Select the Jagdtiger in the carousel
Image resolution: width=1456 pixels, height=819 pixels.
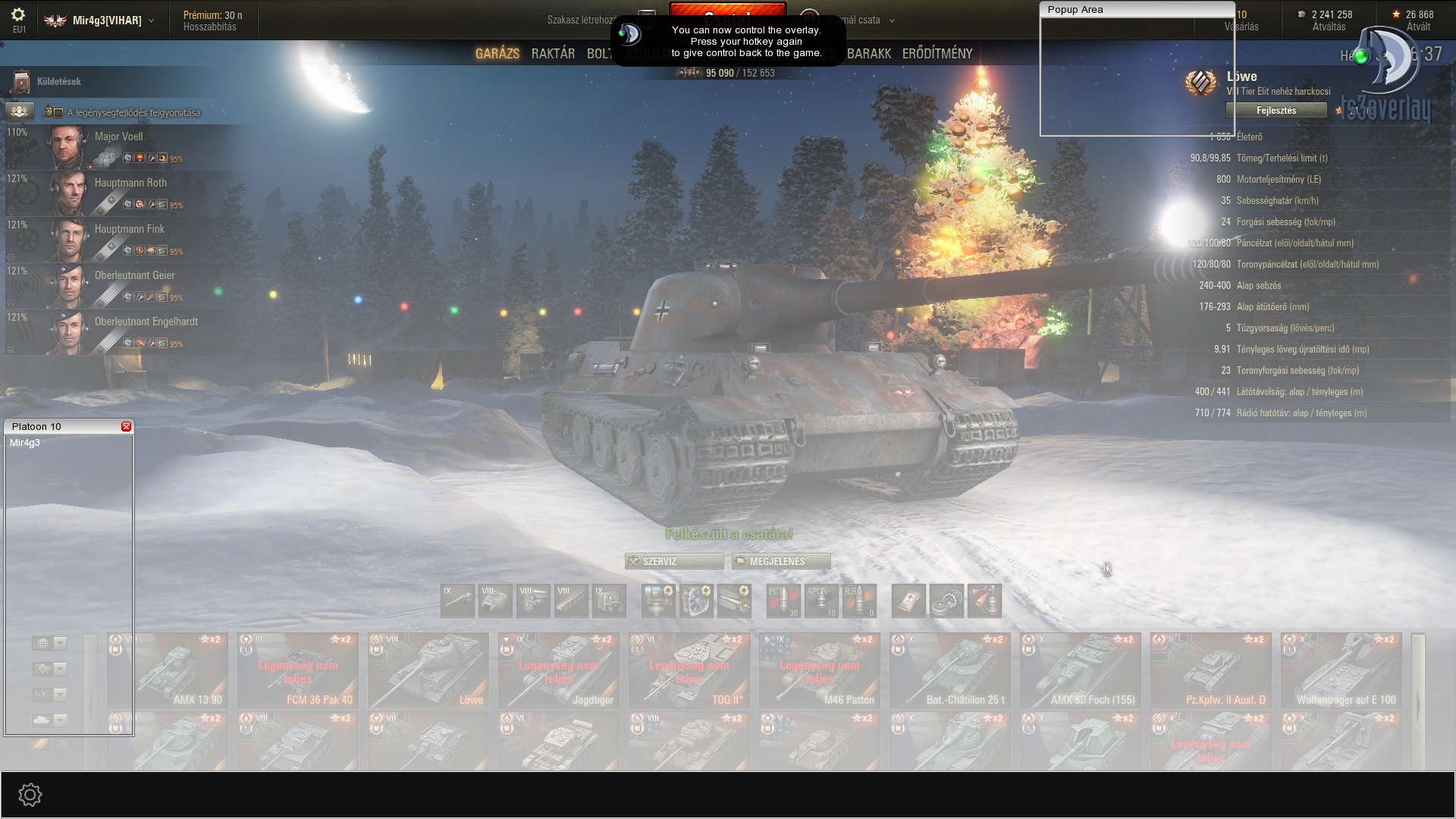coord(559,670)
